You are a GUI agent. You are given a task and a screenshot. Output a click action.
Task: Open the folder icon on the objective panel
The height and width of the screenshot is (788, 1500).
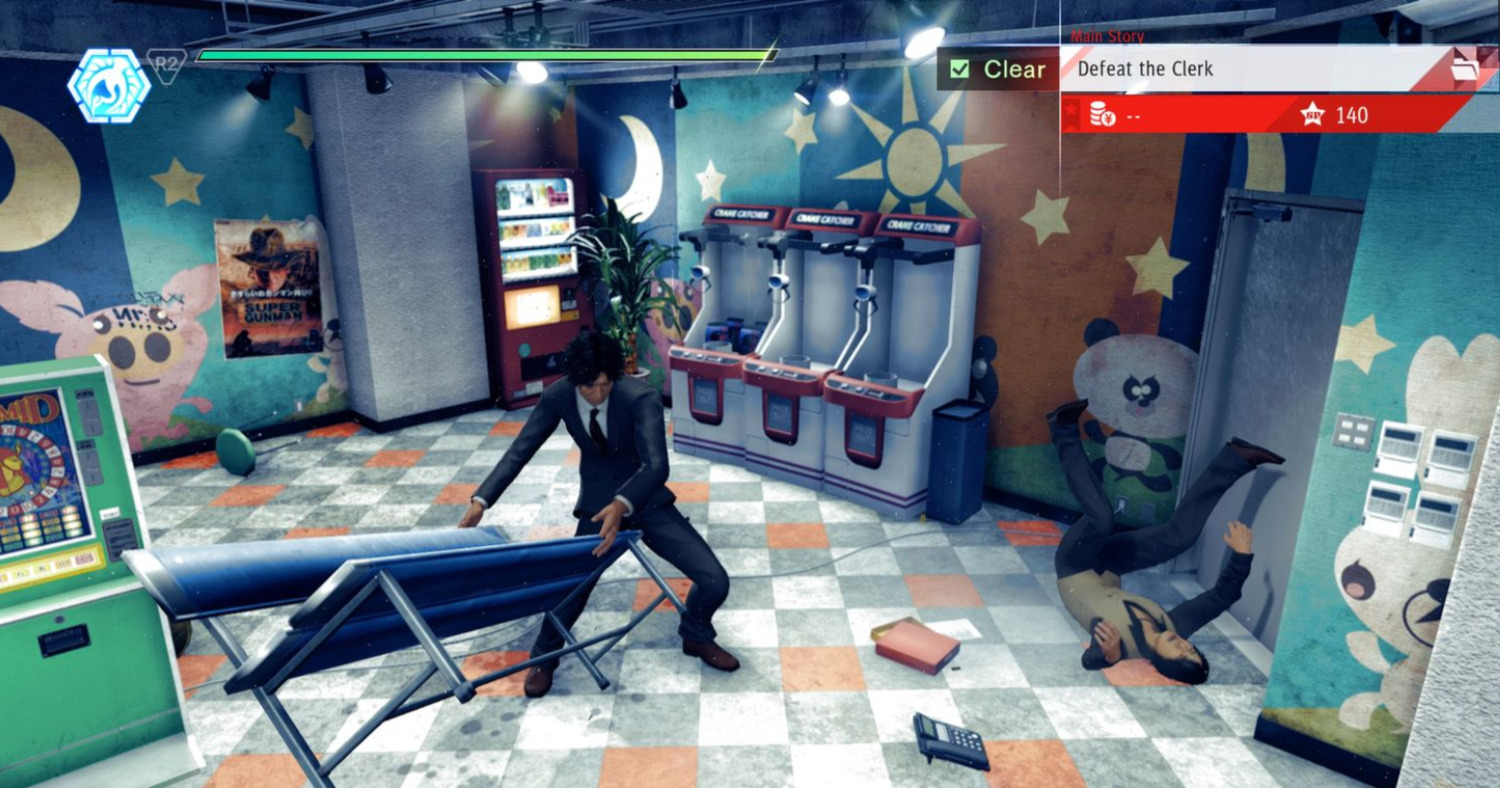click(1462, 69)
